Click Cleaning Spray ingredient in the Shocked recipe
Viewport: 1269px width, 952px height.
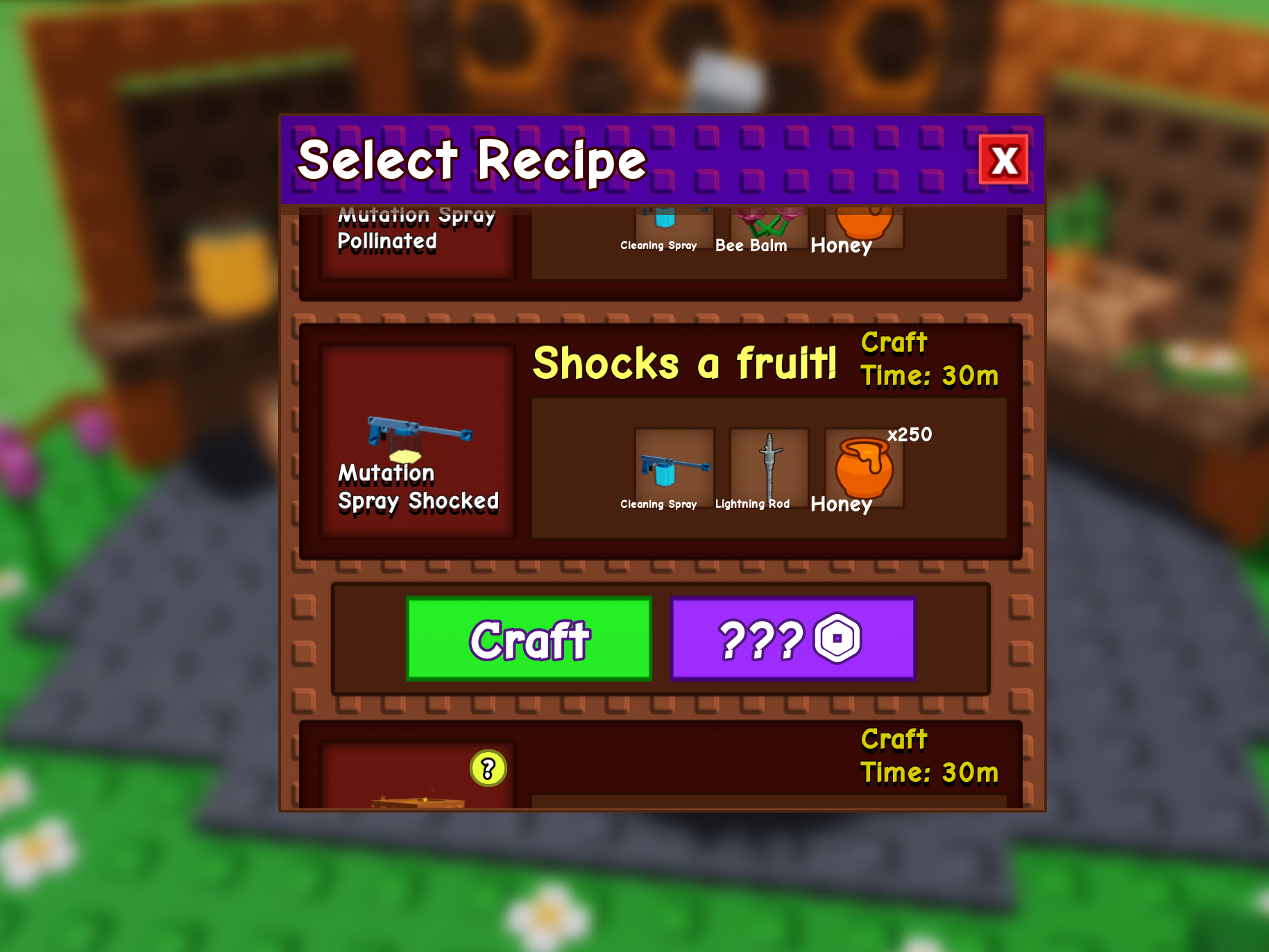(x=674, y=467)
